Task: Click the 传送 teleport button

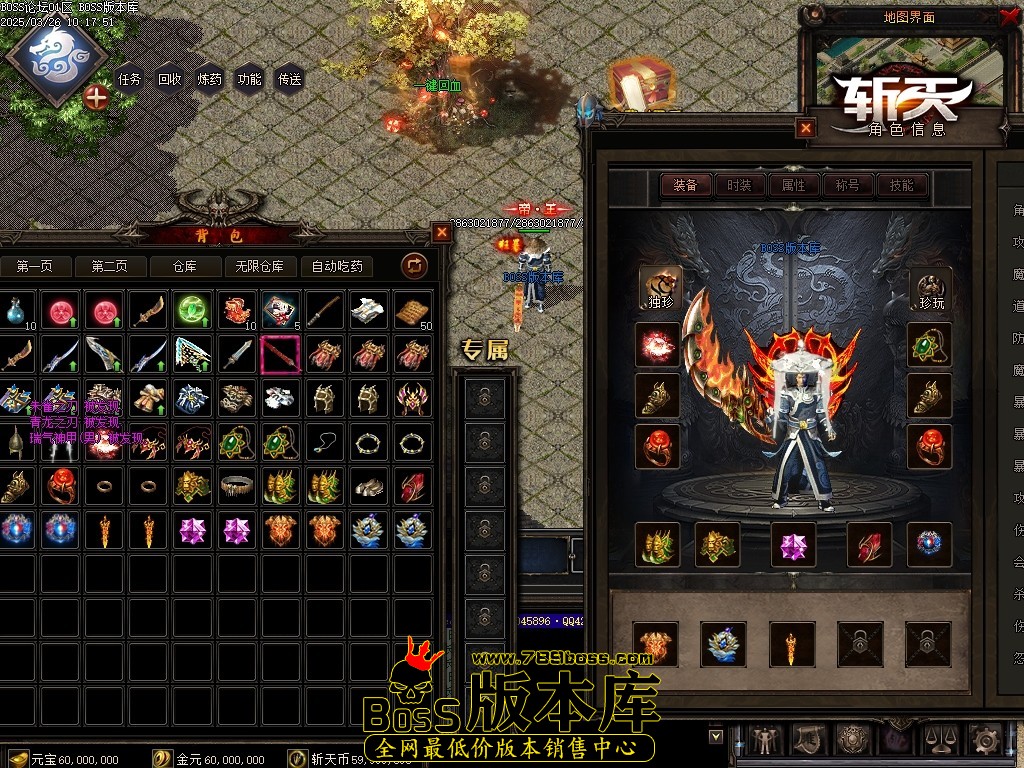Action: [290, 79]
